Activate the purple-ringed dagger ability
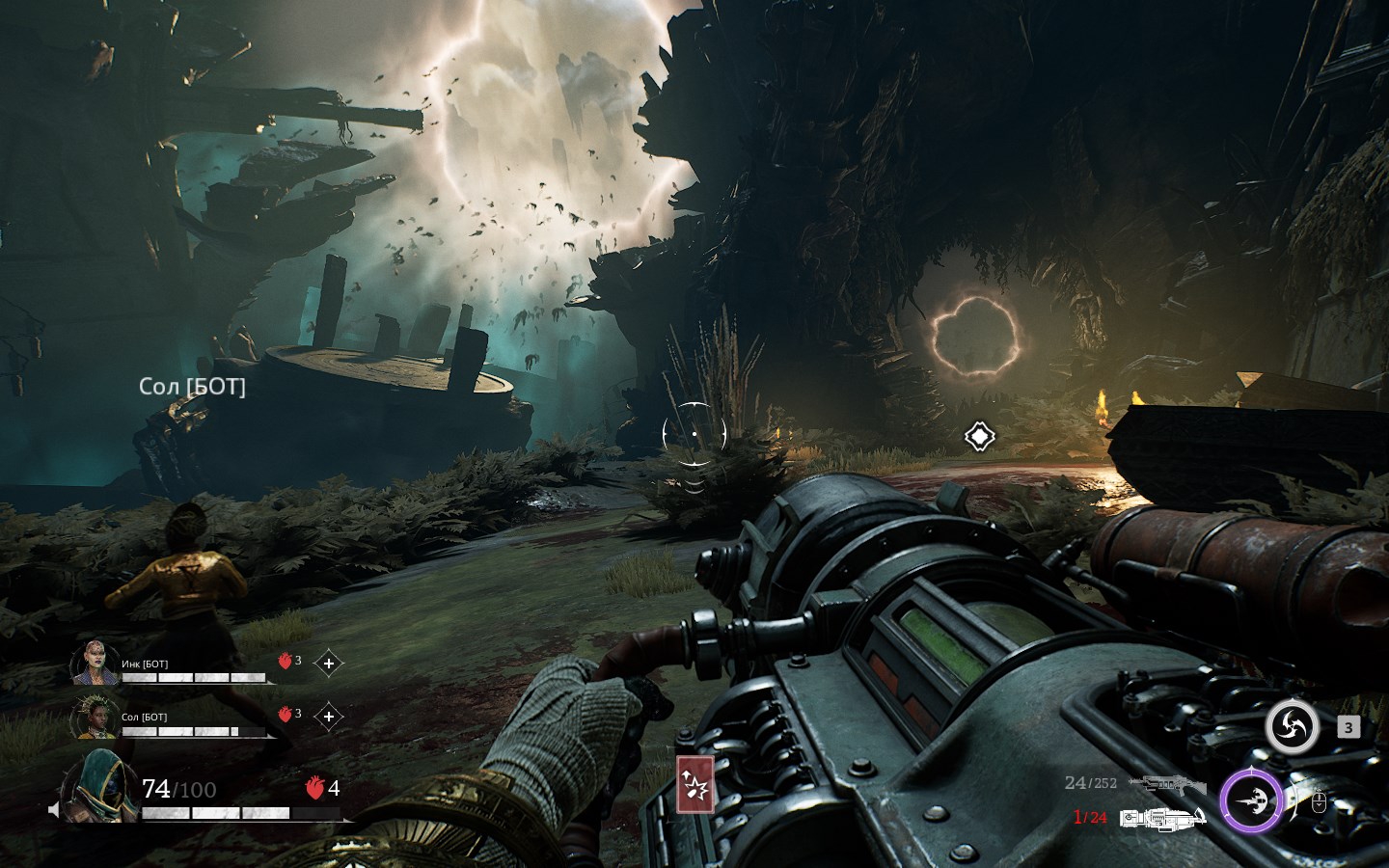Screen dimensions: 1389x868 click(x=1251, y=801)
